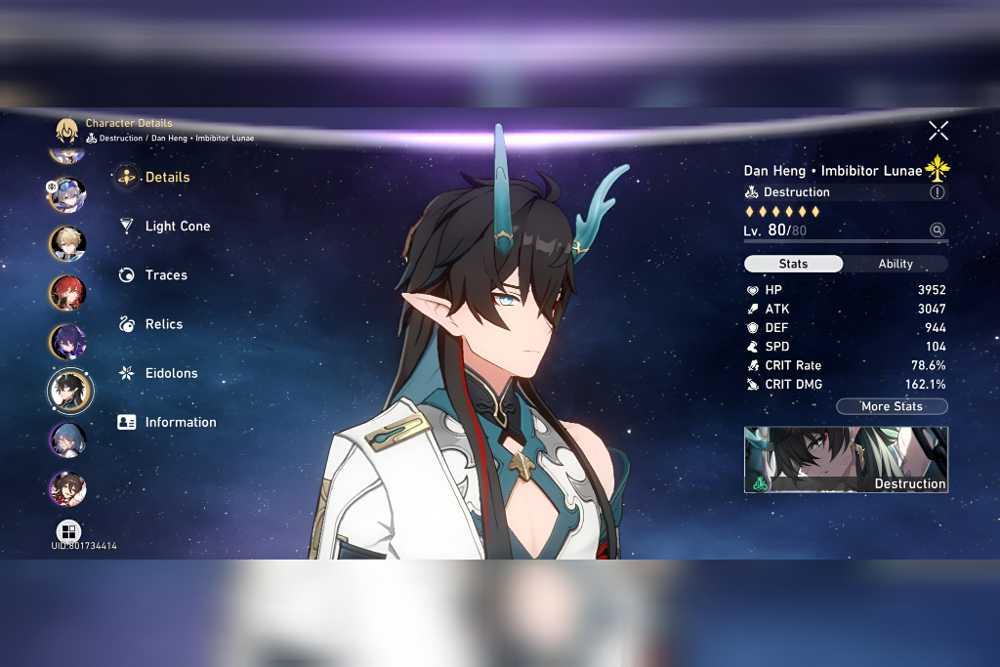Go to the Traces menu
Screen dimensions: 1000x667
pos(165,275)
